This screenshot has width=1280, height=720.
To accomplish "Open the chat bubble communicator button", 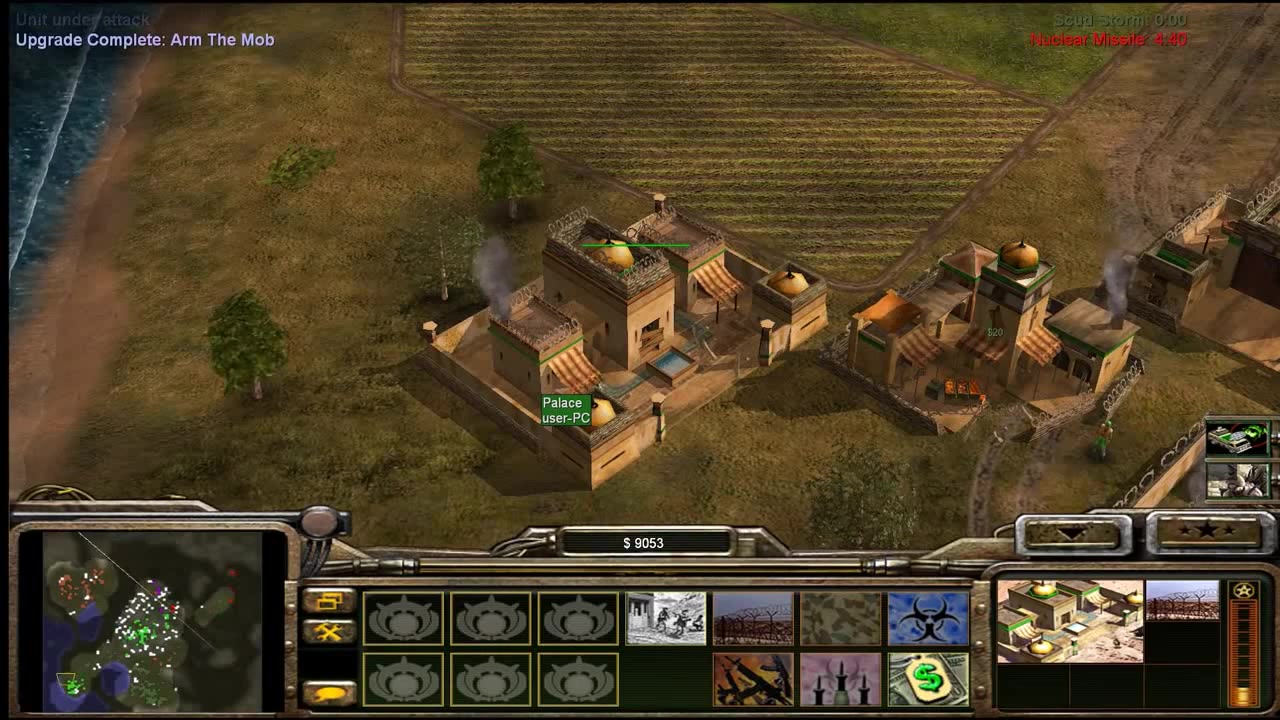I will 329,692.
